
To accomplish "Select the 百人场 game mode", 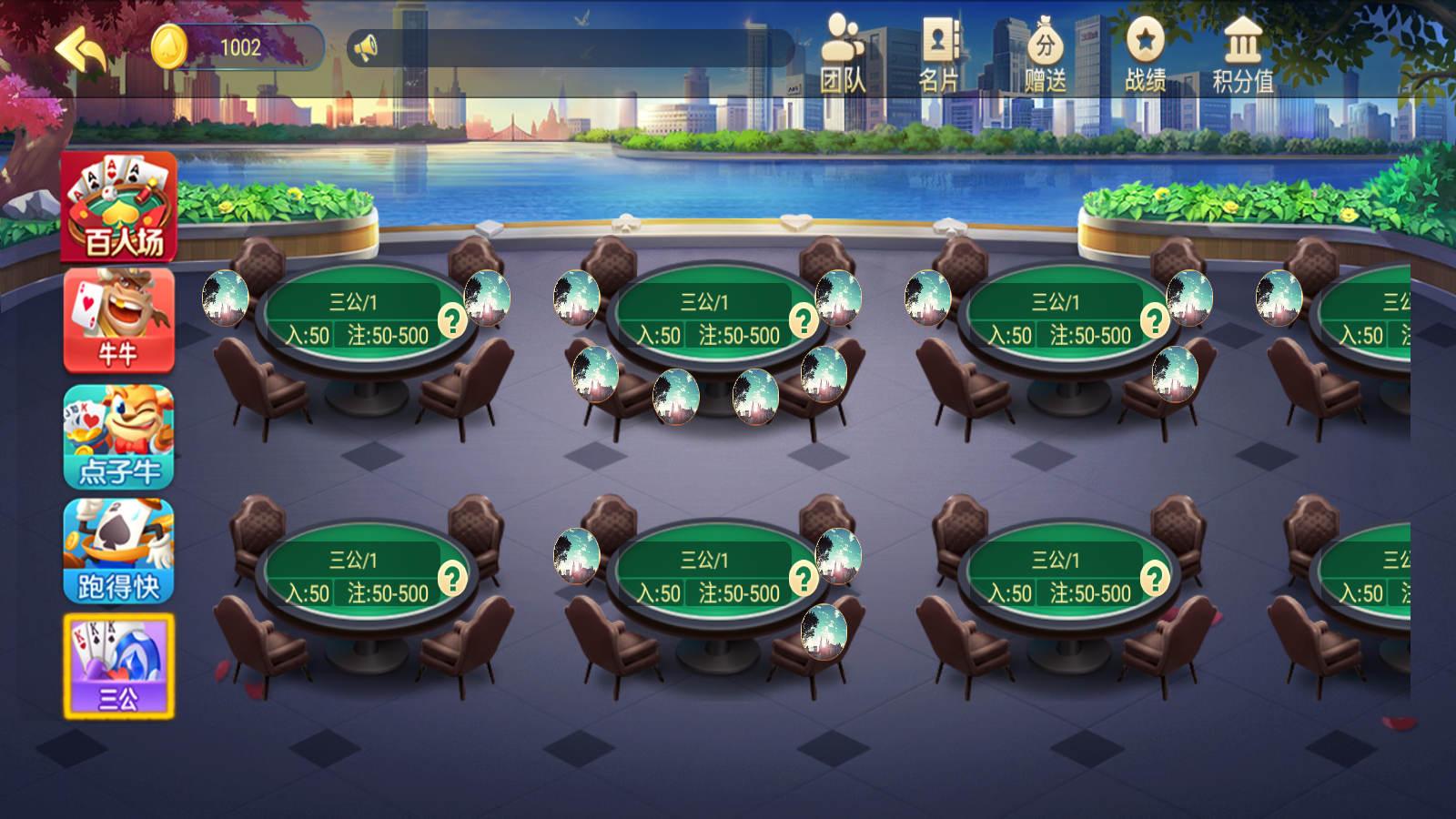I will pyautogui.click(x=118, y=207).
